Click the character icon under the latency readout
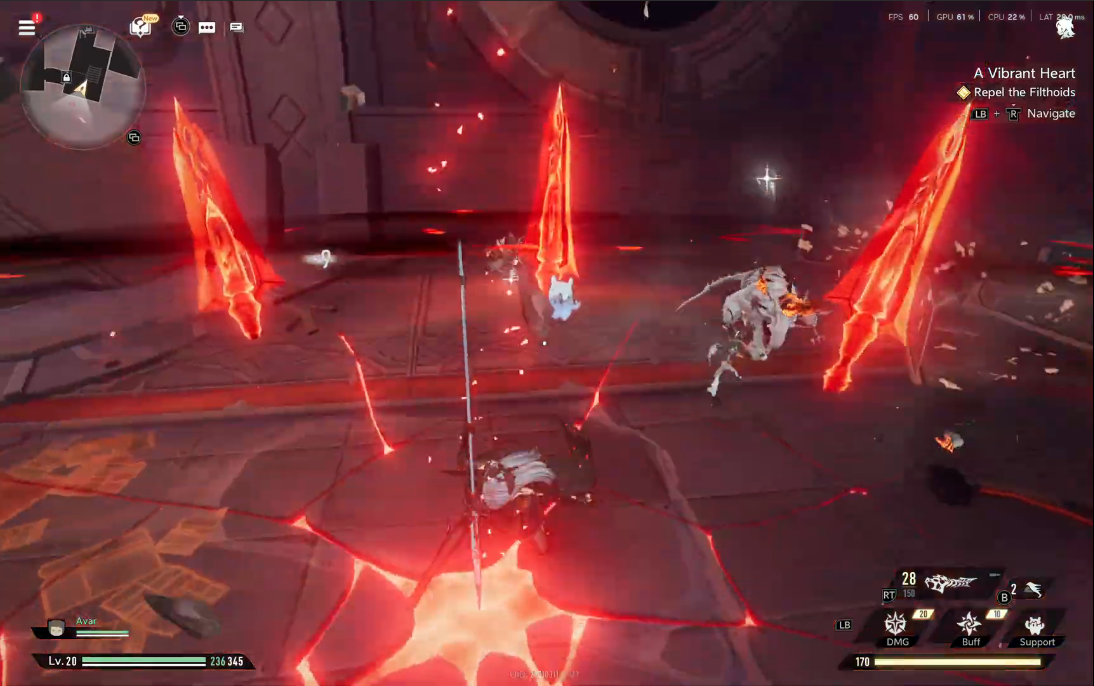Screen dimensions: 1094x686 [x=1065, y=30]
